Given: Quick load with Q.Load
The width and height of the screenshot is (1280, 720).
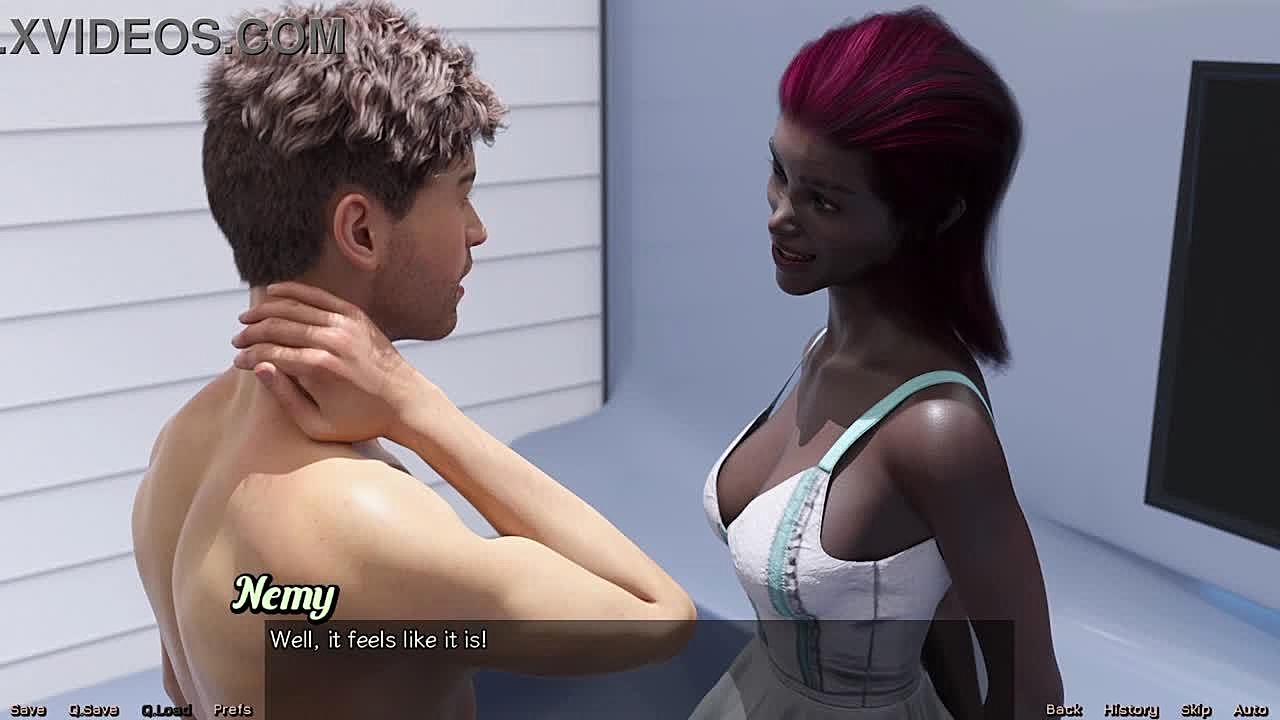Looking at the screenshot, I should point(166,710).
